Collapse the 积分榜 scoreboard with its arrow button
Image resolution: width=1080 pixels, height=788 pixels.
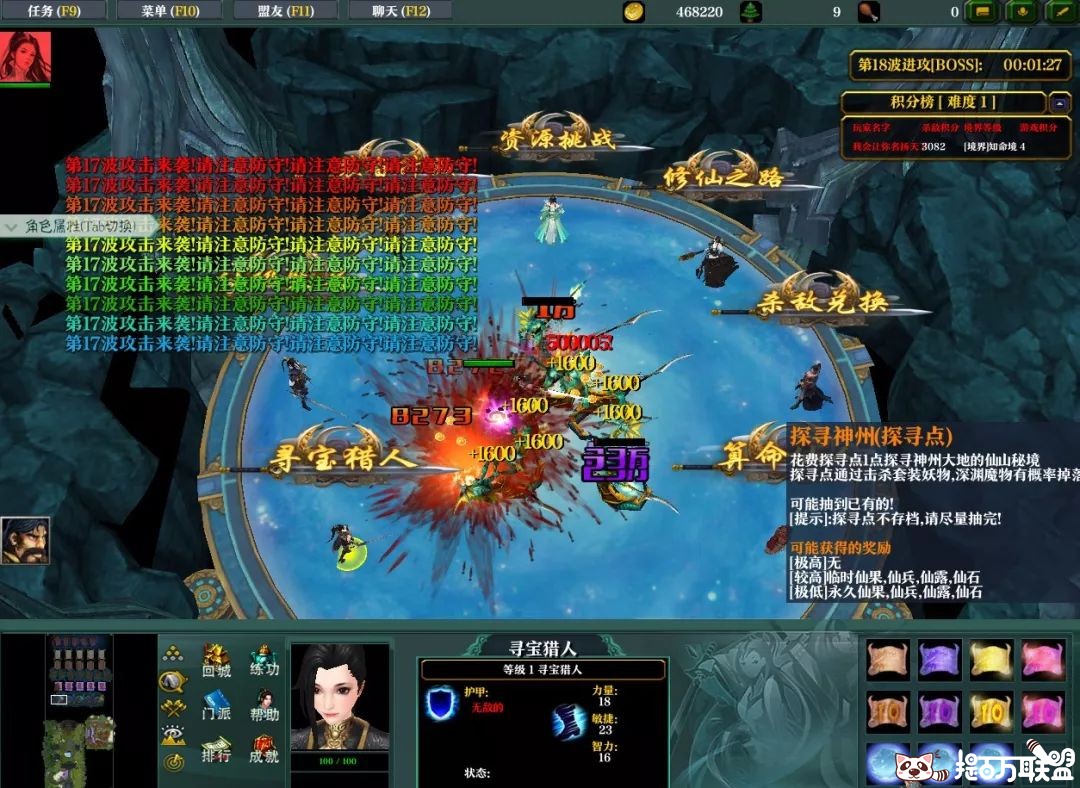[x=1059, y=103]
